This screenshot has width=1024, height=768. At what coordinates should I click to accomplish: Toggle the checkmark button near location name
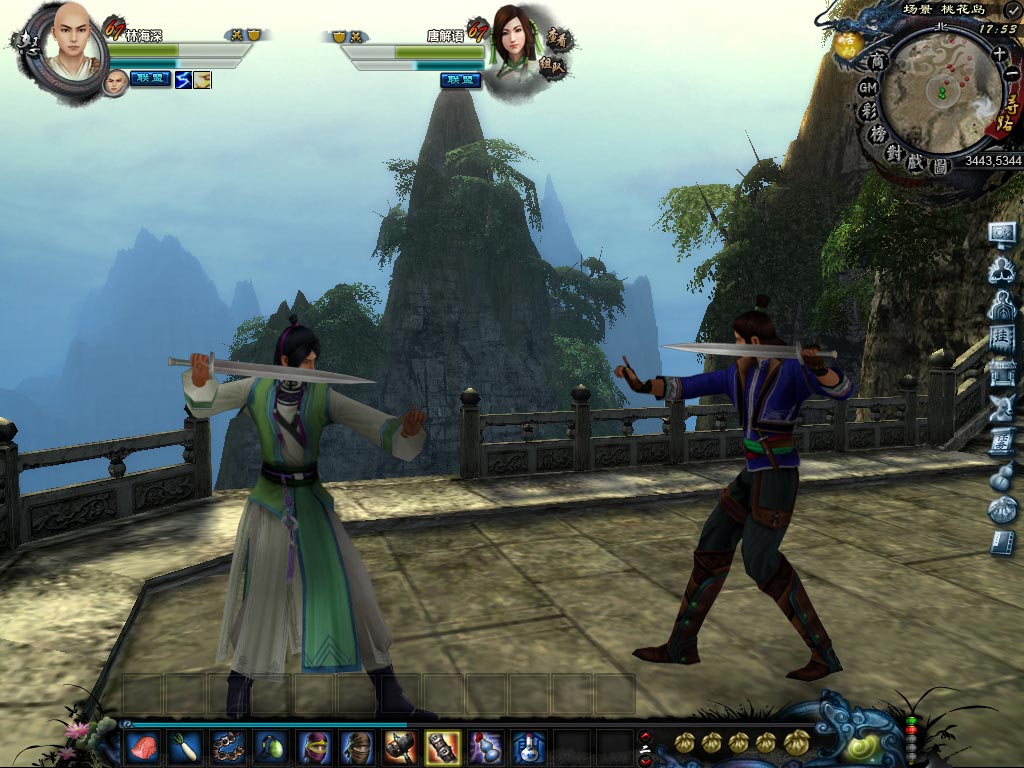[1012, 9]
